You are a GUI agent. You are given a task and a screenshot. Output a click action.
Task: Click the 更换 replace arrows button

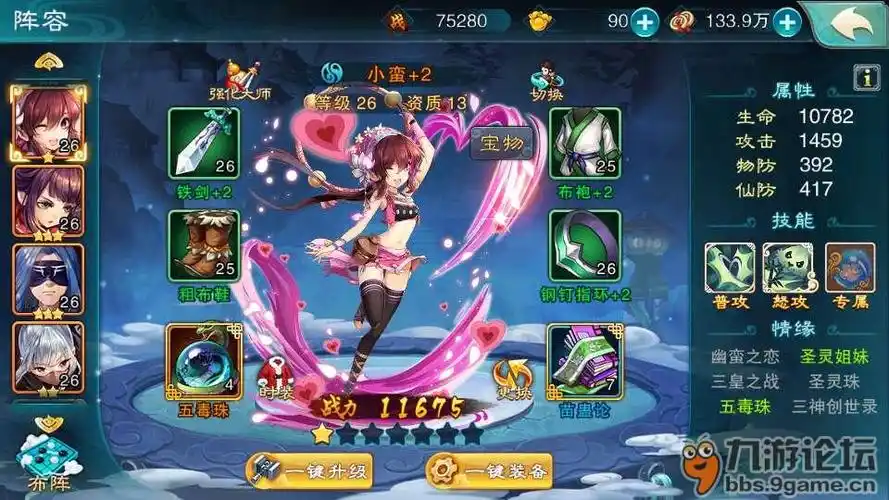[x=510, y=377]
